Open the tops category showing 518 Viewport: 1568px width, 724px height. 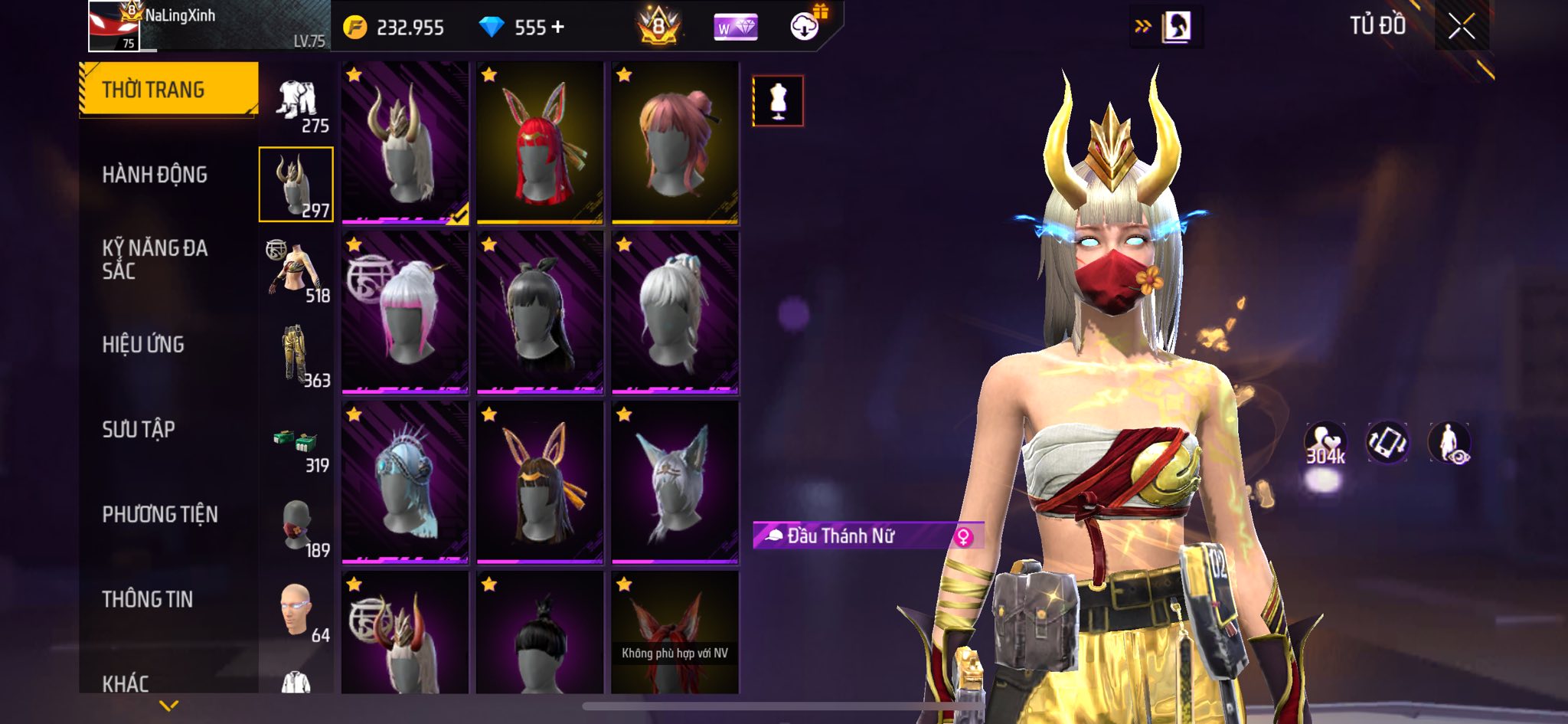click(x=297, y=272)
